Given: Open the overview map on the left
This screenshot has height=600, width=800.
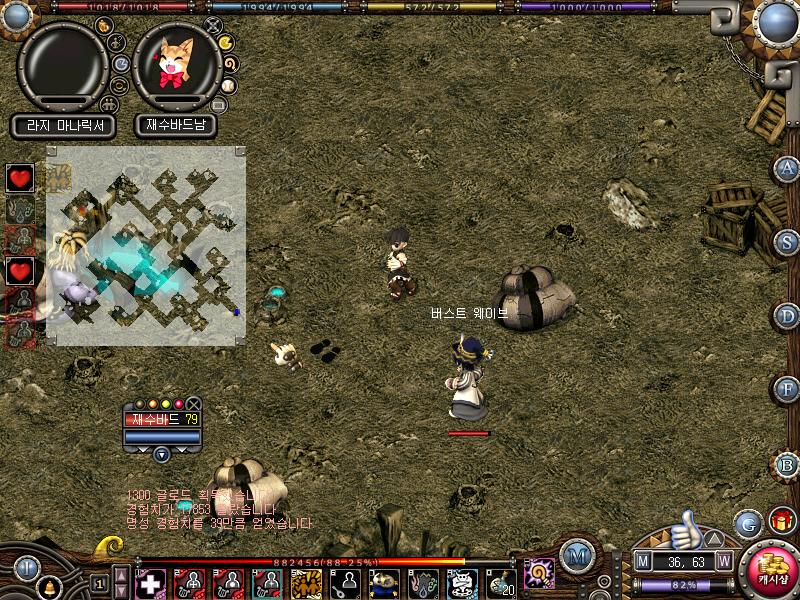Looking at the screenshot, I should click(x=146, y=245).
